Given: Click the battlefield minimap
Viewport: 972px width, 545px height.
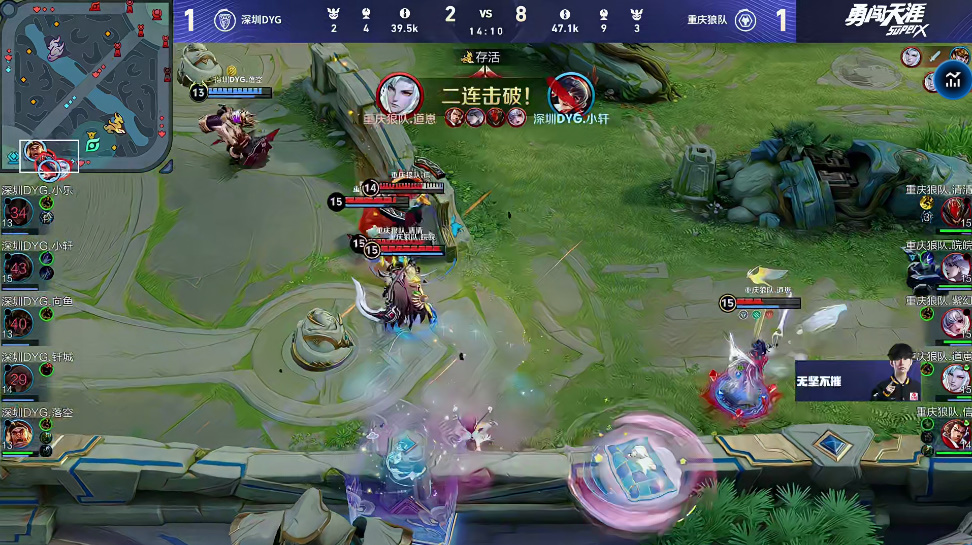Looking at the screenshot, I should 86,90.
